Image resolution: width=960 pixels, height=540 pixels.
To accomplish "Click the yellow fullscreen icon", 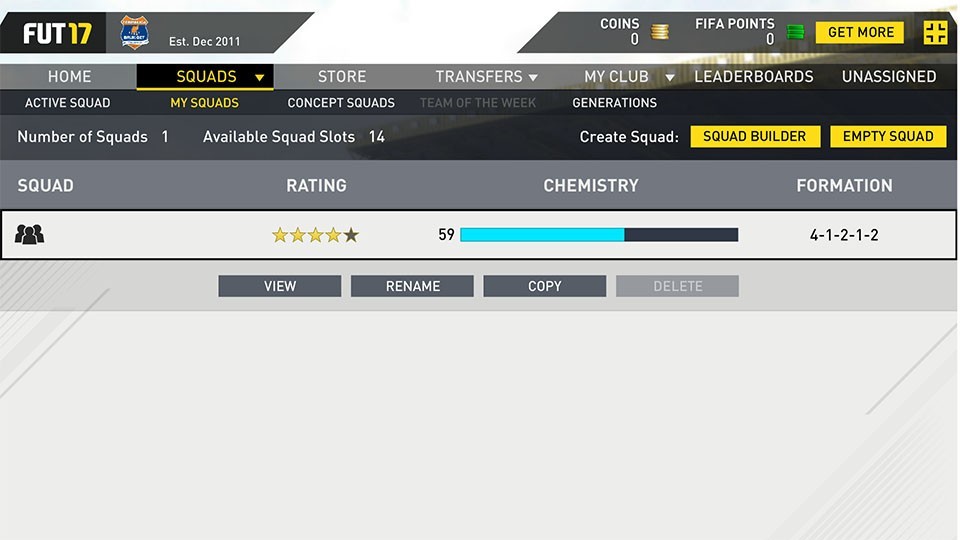I will pos(935,33).
